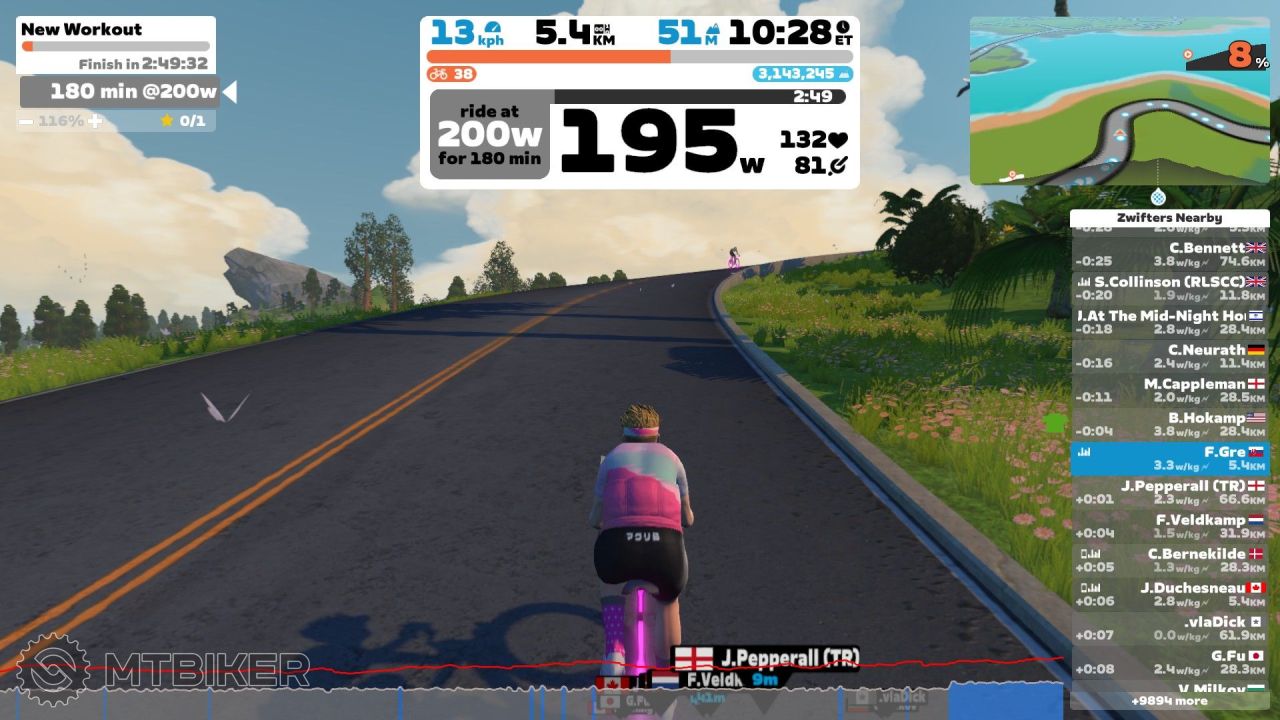
Task: Select the 180 min @200w workout block
Action: [120, 92]
